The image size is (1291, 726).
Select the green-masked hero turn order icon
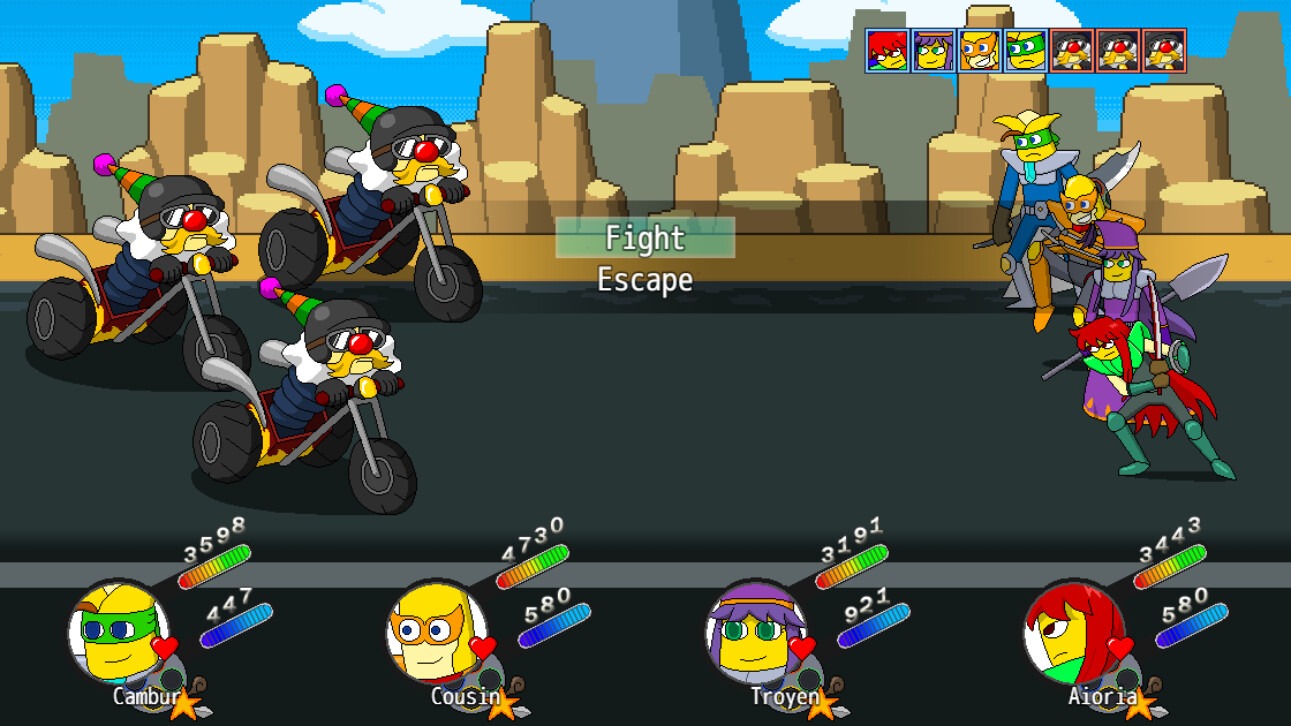pos(1025,50)
